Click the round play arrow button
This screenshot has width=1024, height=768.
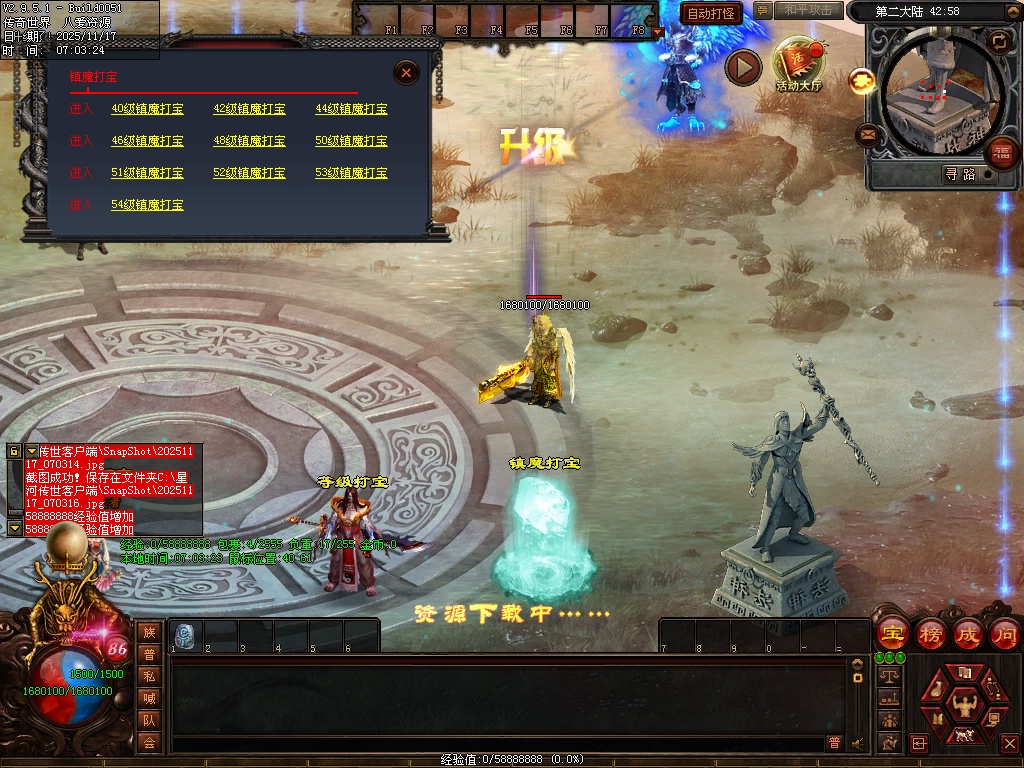coord(743,67)
